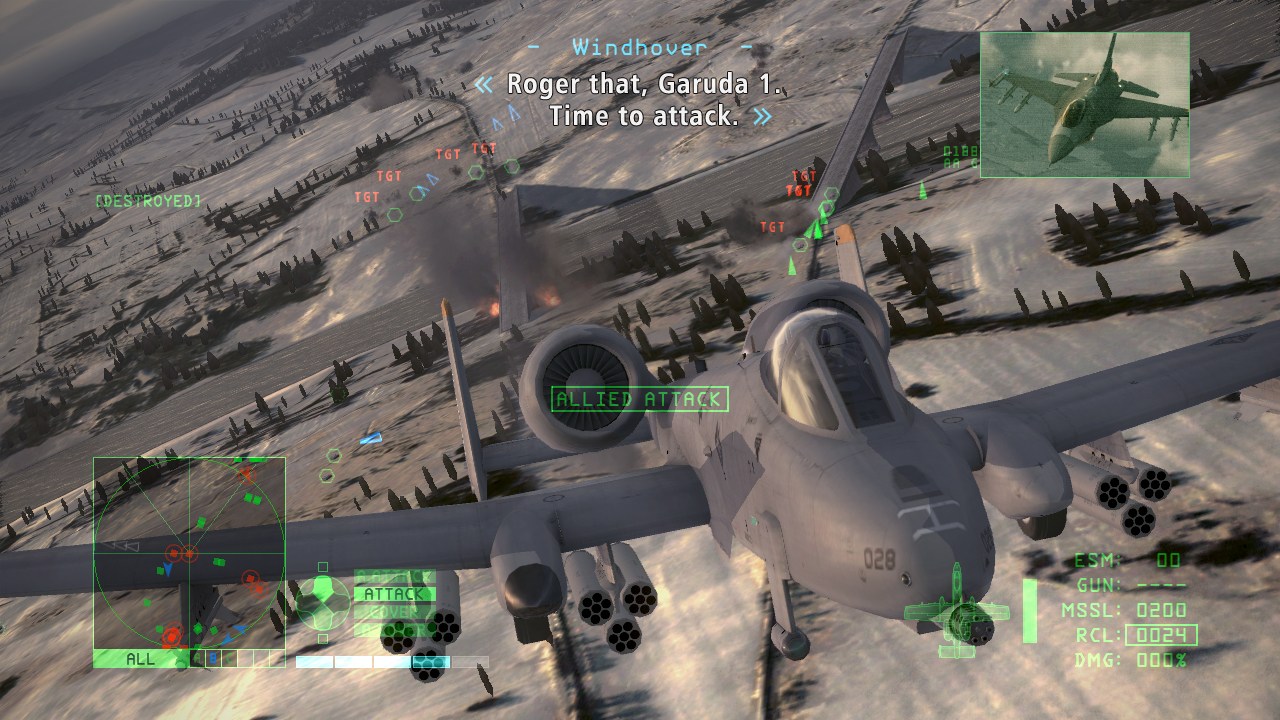The height and width of the screenshot is (720, 1280).
Task: Click the circular radar minimap
Action: point(189,553)
